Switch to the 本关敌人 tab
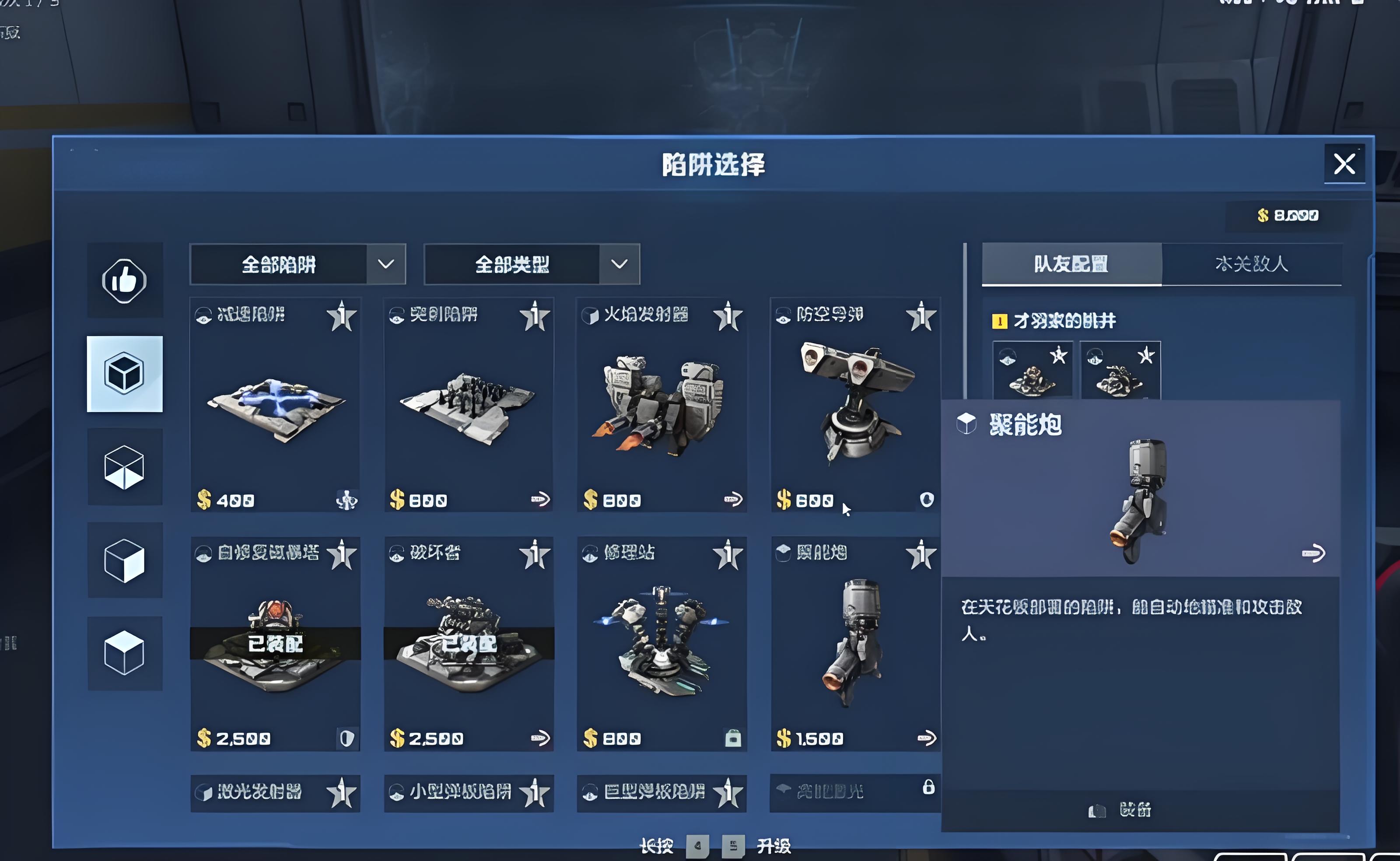The width and height of the screenshot is (1400, 861). click(1251, 264)
